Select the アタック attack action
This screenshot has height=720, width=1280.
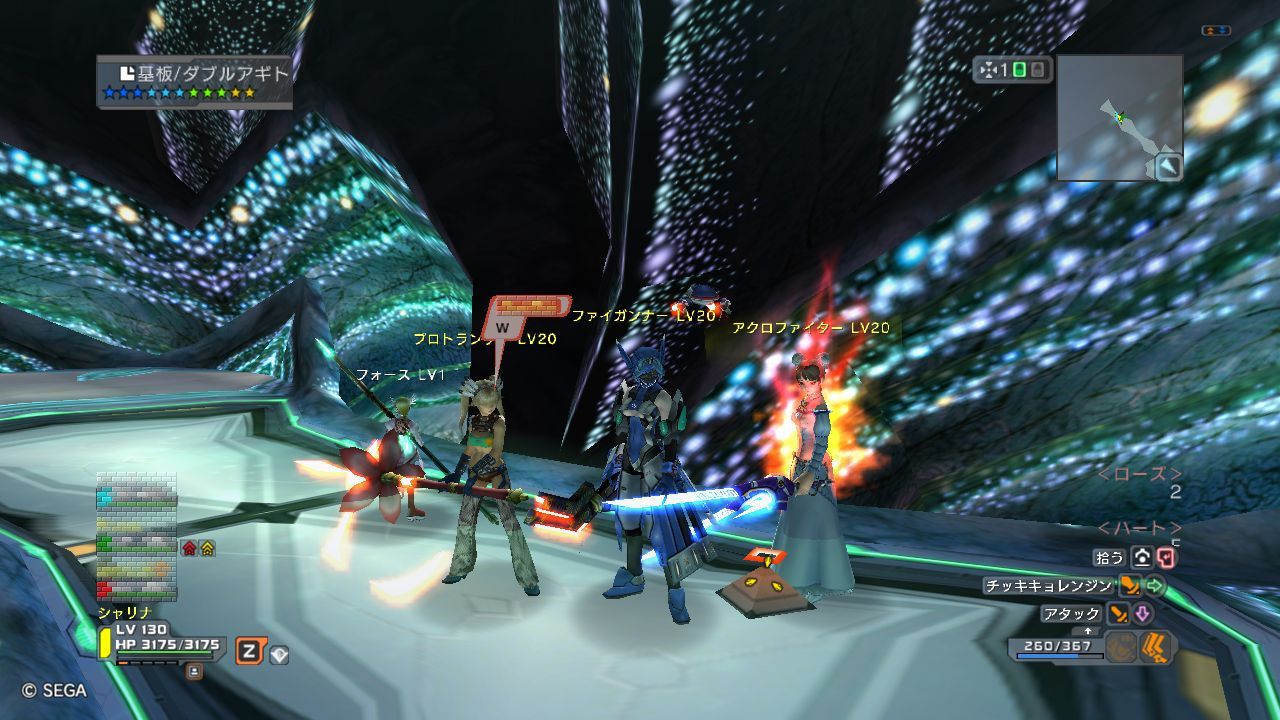pos(1071,614)
